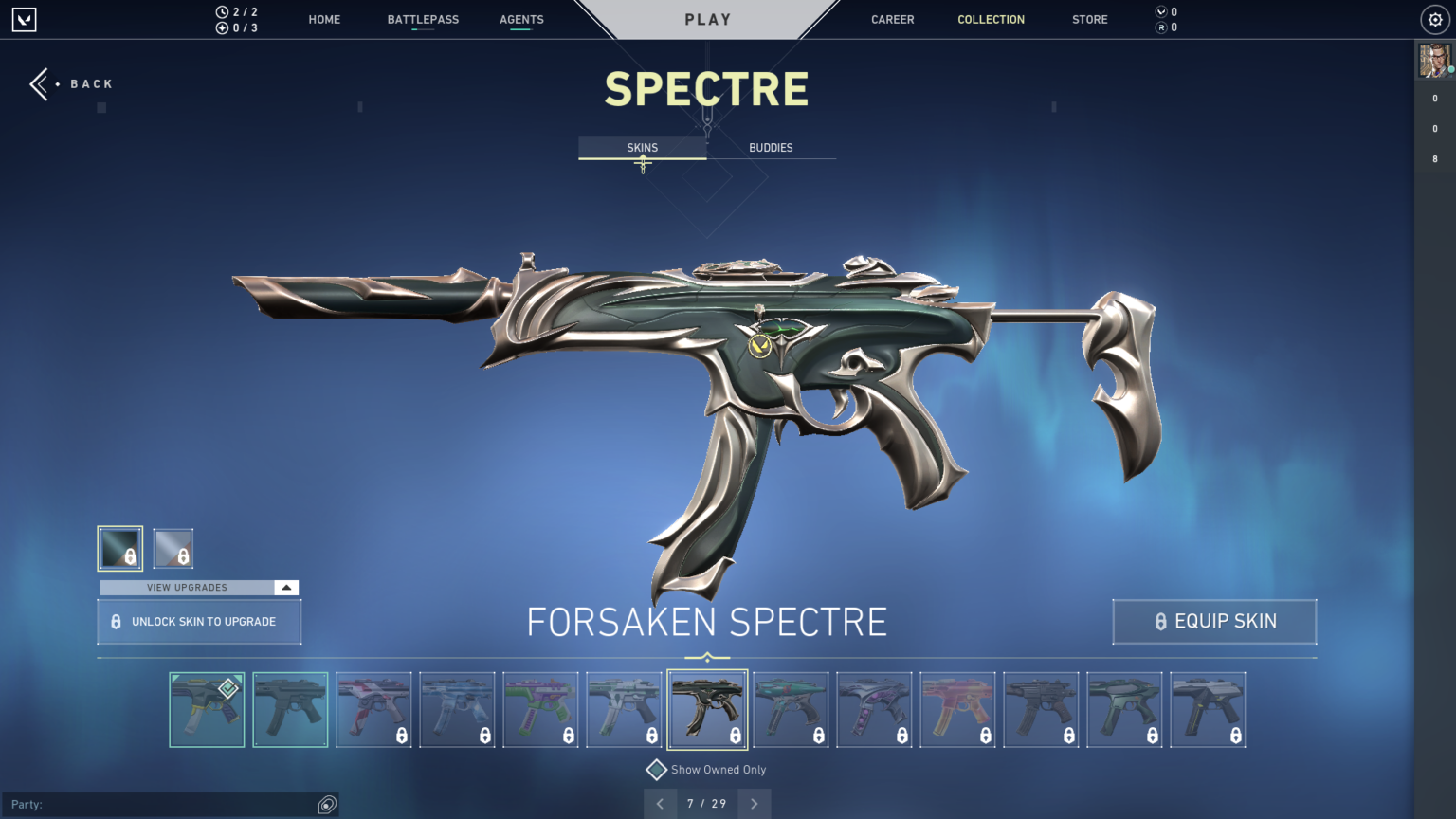Image resolution: width=1456 pixels, height=819 pixels.
Task: Click the EQUIP SKIN button
Action: [x=1214, y=621]
